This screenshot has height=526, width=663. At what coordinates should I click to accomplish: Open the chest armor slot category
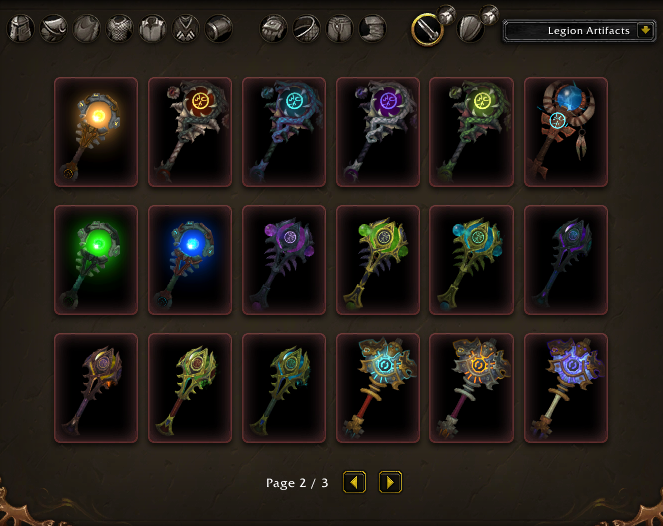[x=120, y=29]
